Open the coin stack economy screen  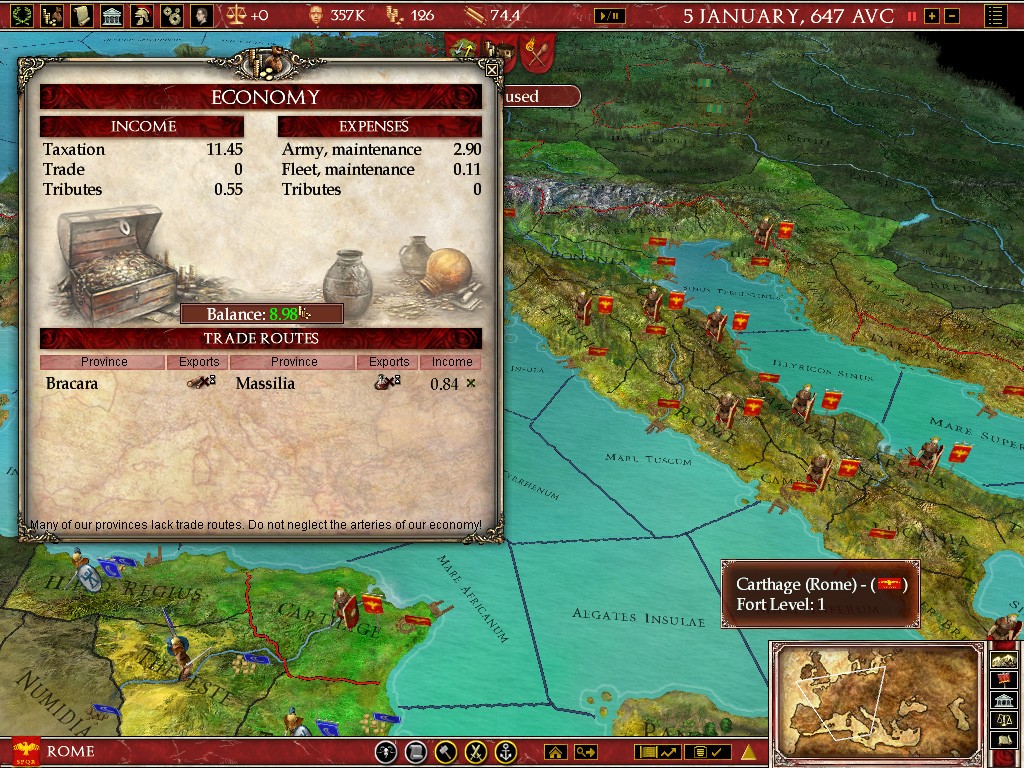(52, 15)
